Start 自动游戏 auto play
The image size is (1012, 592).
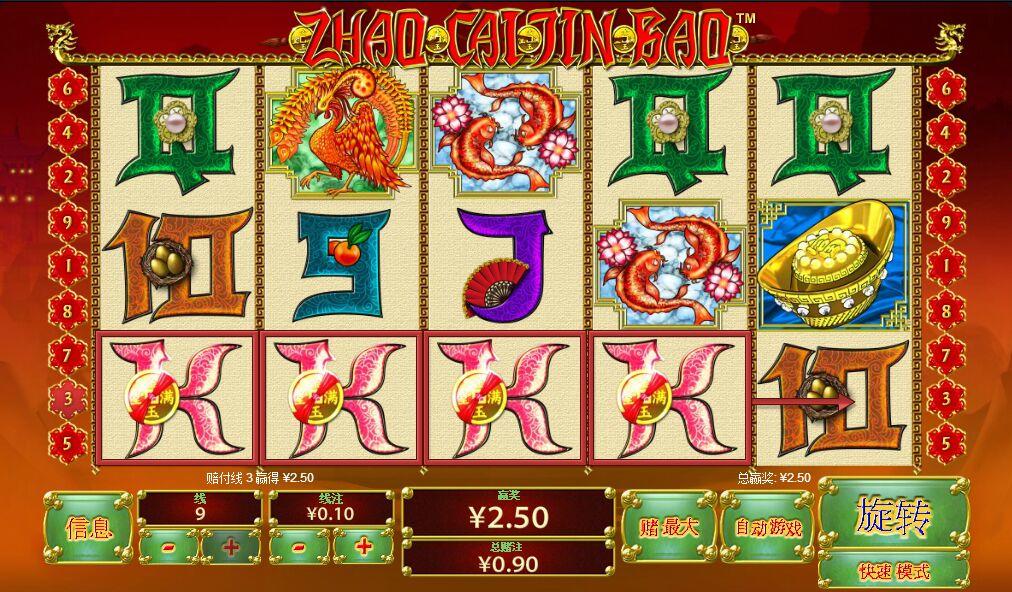point(767,526)
